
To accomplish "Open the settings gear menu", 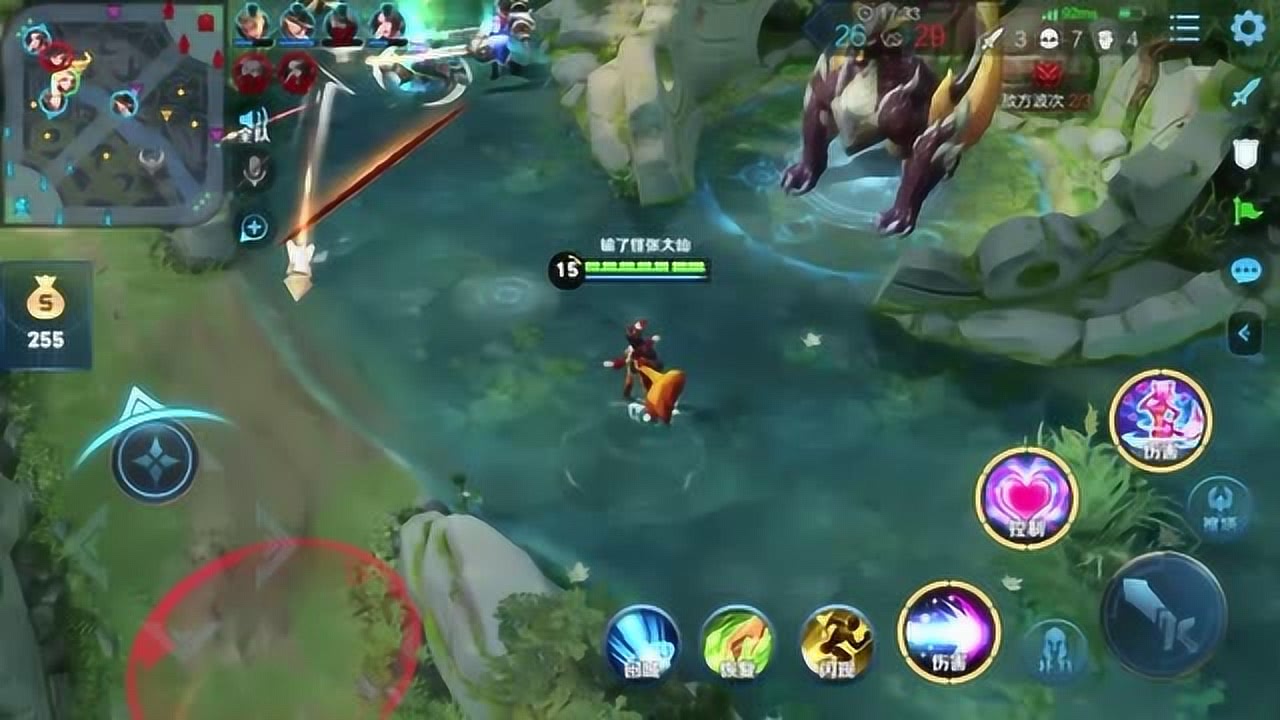I will click(x=1247, y=28).
